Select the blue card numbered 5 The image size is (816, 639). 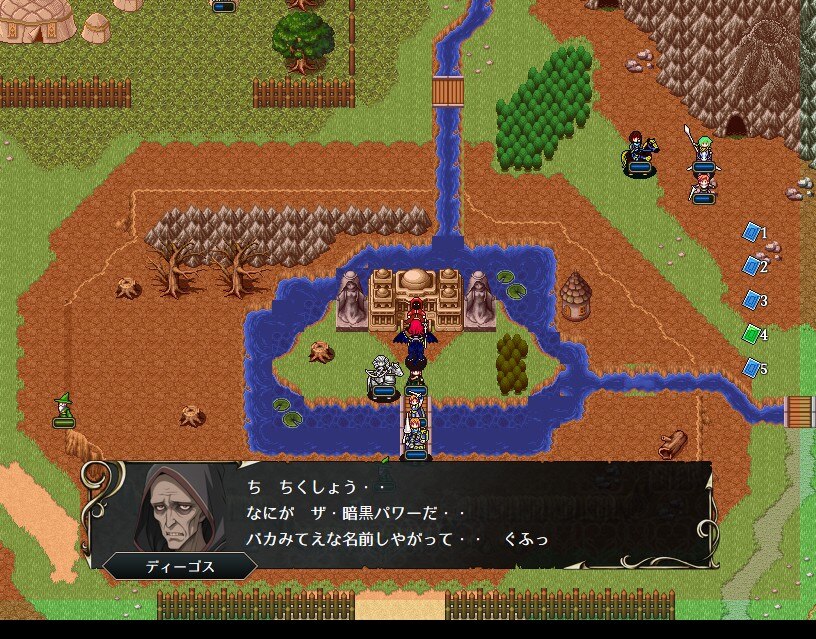coord(752,368)
